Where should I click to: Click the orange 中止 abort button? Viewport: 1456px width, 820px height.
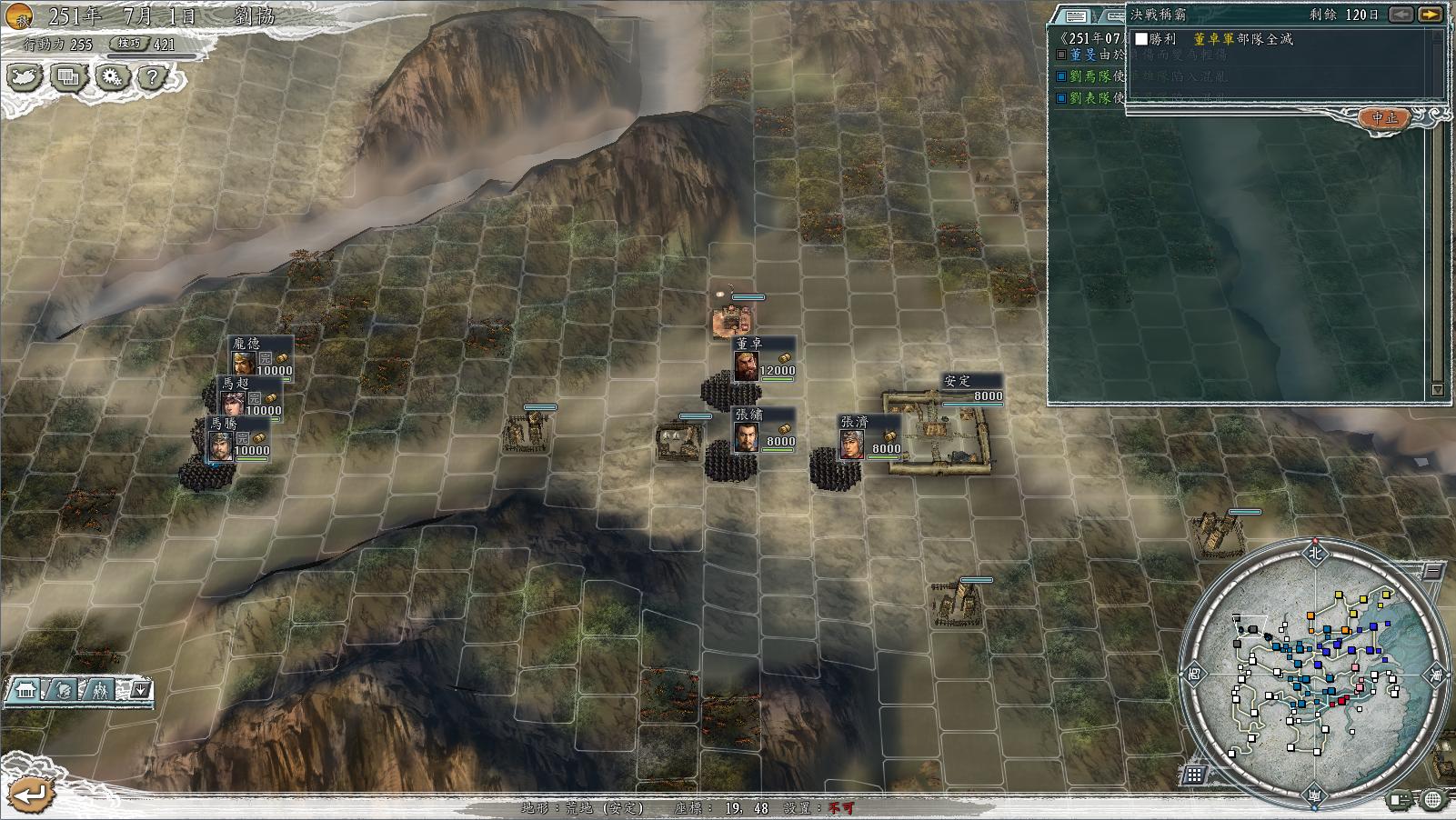click(x=1385, y=118)
